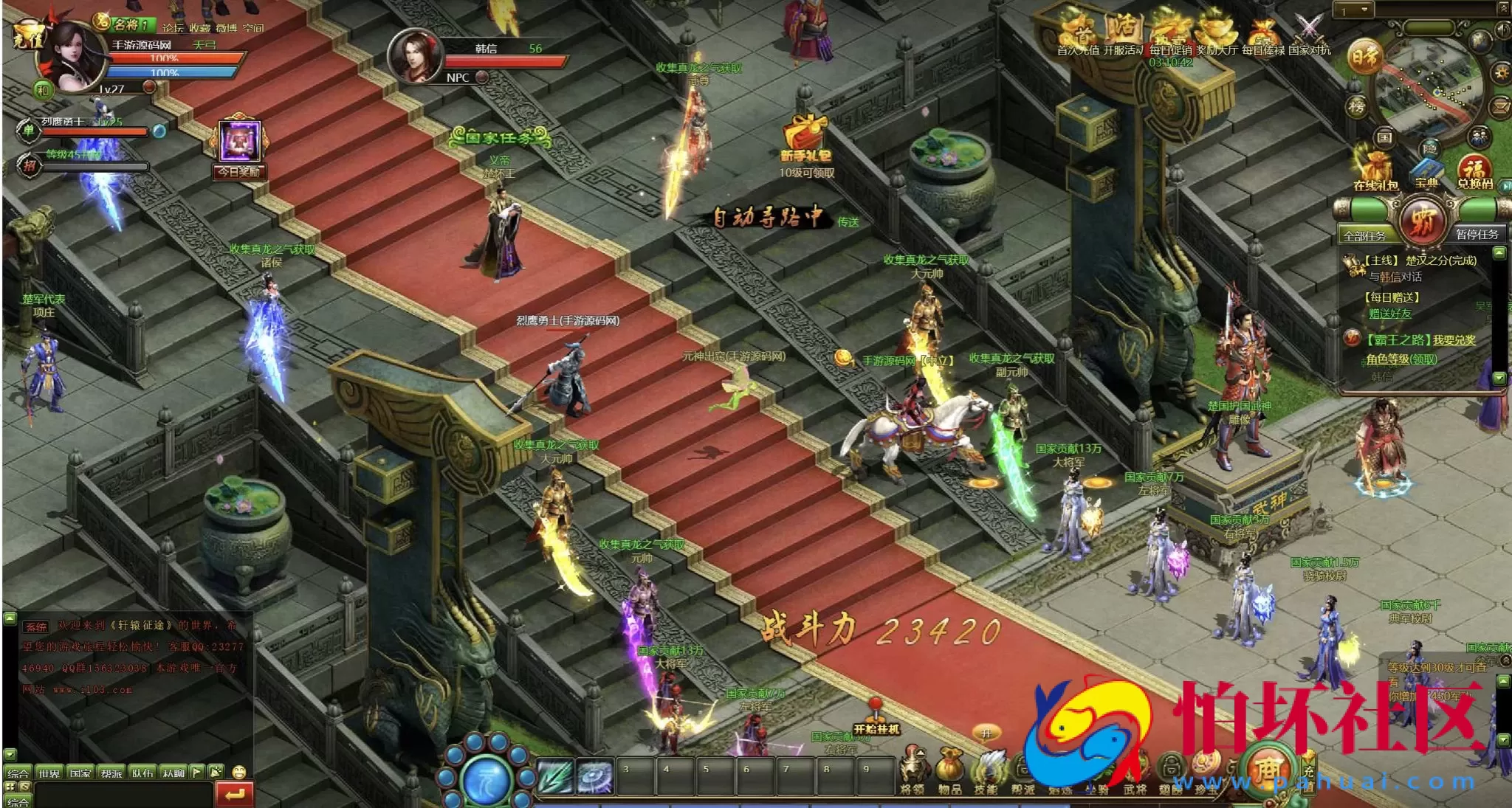The width and height of the screenshot is (1512, 808).
Task: Open the 奖励大厅 reward hall
Action: click(1215, 32)
